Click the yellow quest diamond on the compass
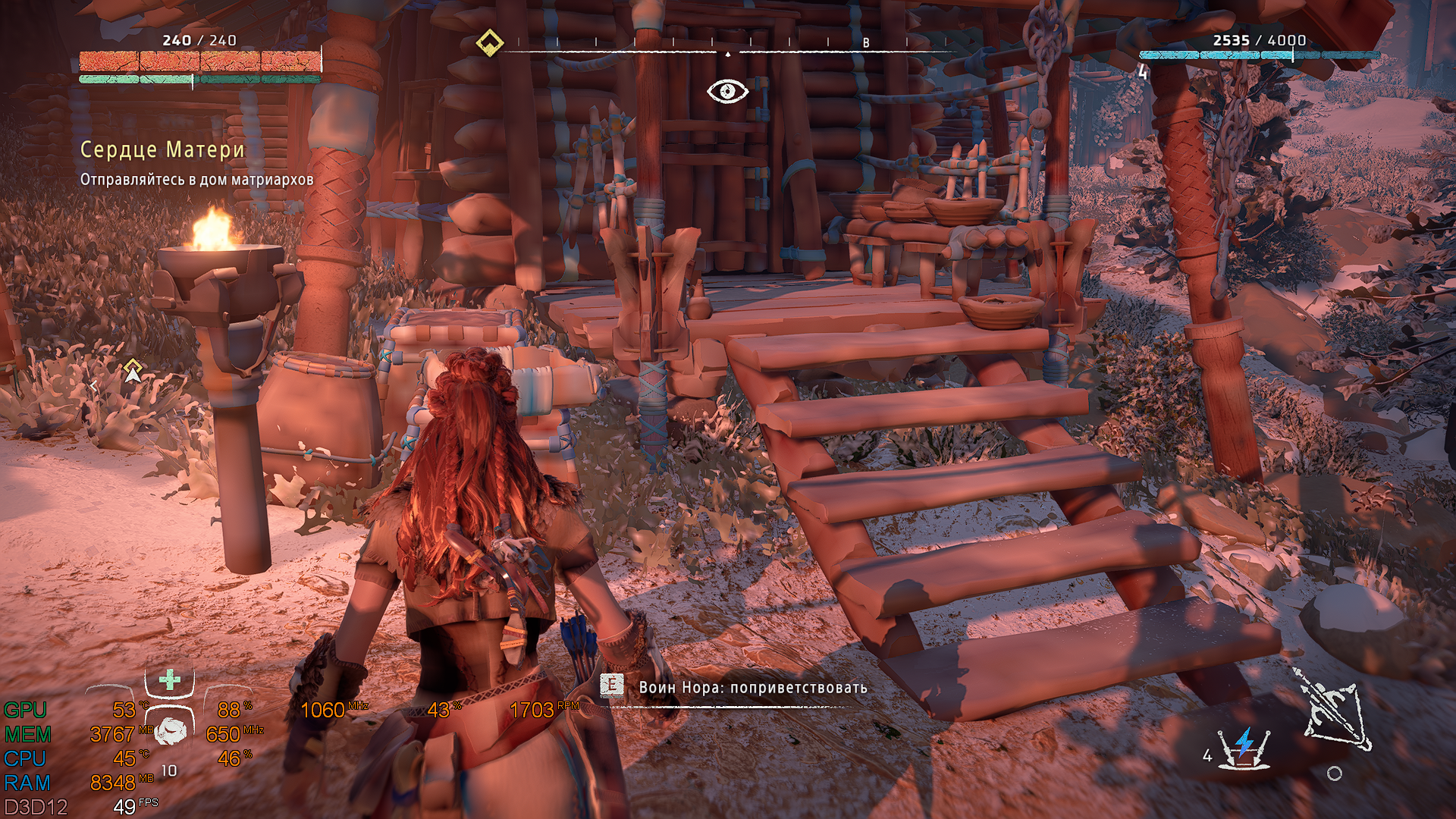Screen dimensions: 1456x819 pyautogui.click(x=490, y=42)
